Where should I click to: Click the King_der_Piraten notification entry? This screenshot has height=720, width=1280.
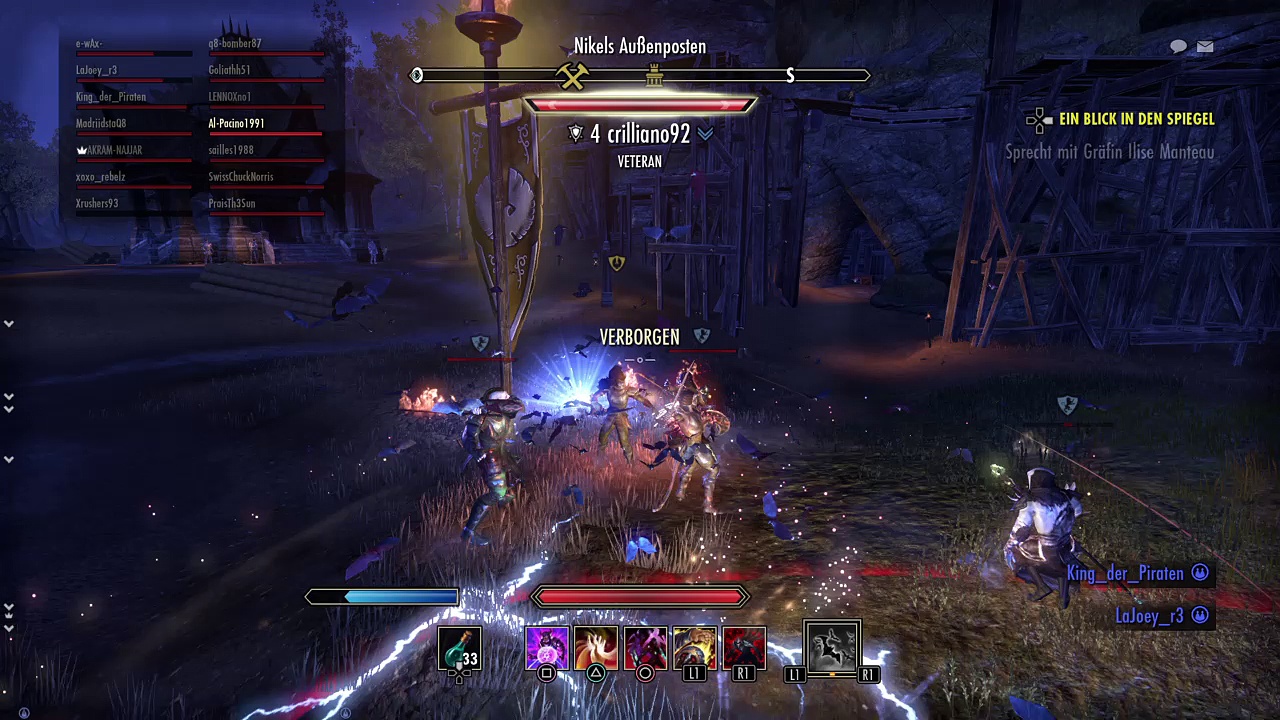coord(1126,574)
